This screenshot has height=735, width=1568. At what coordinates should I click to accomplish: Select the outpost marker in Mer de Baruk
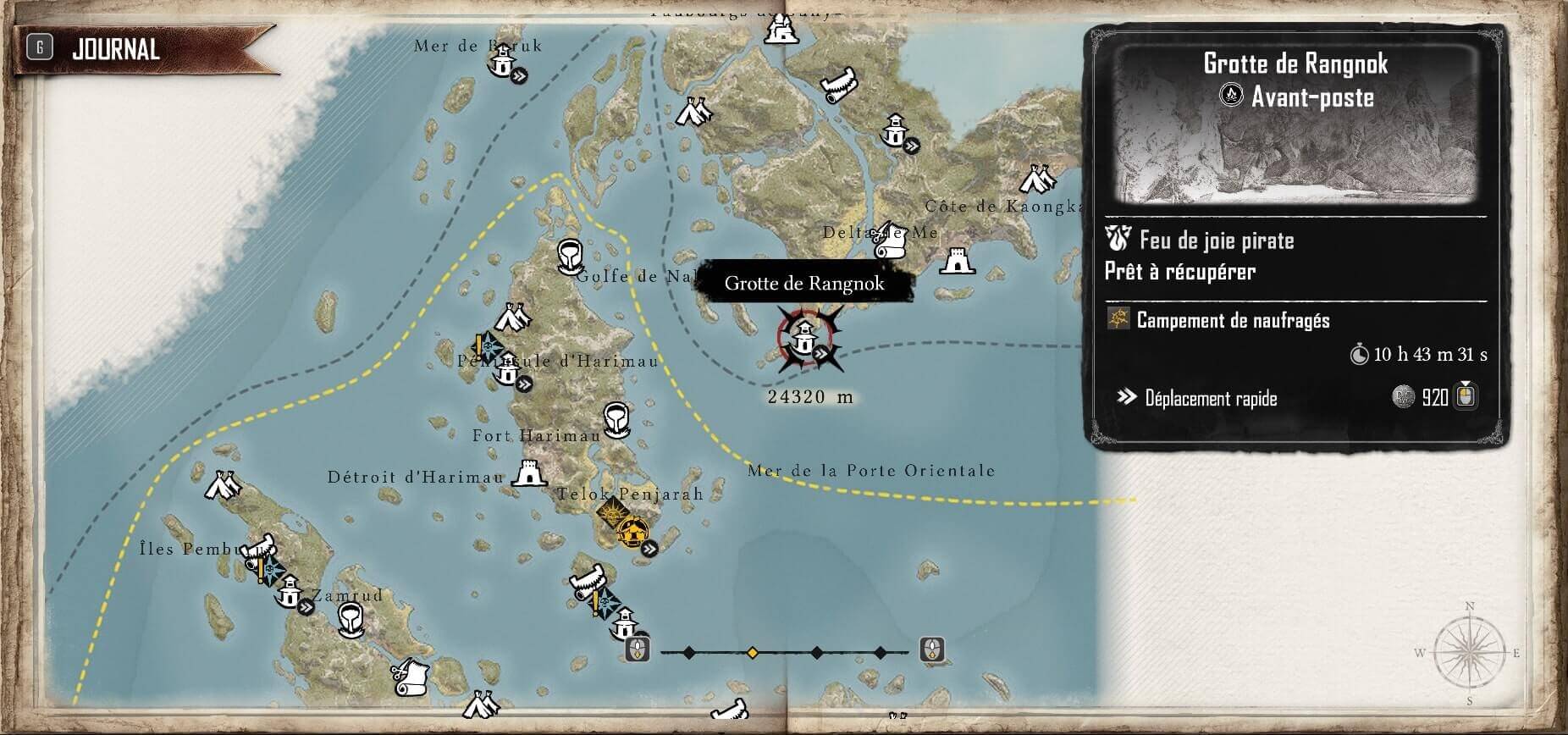pyautogui.click(x=504, y=60)
